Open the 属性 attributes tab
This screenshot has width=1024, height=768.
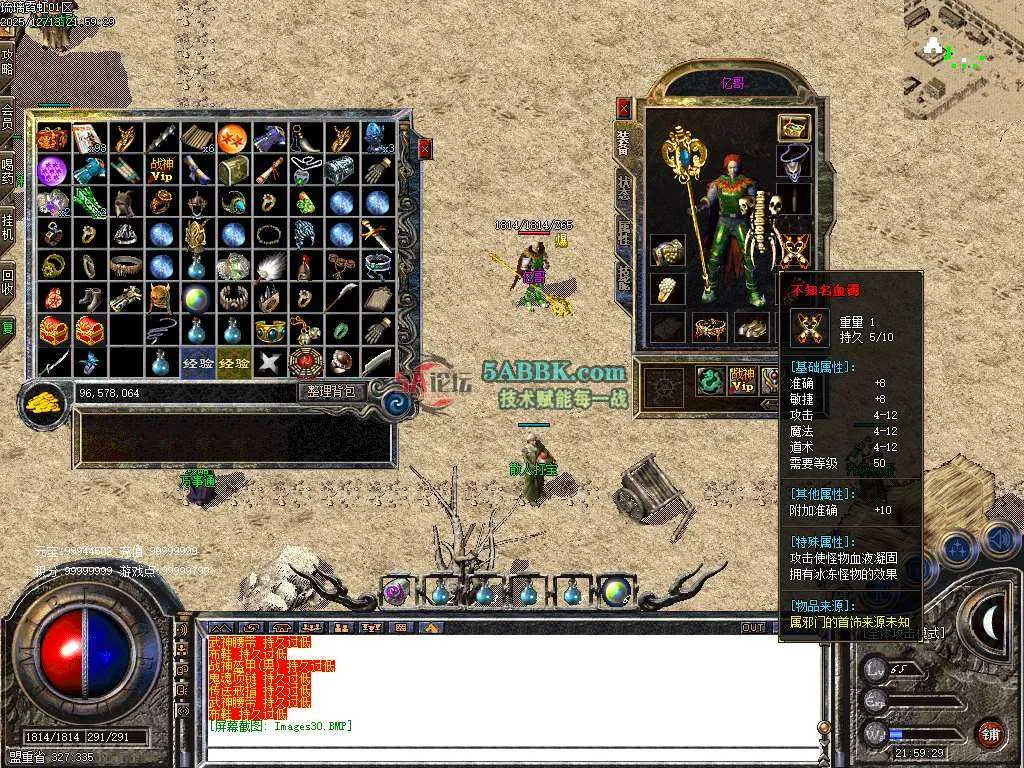[624, 233]
